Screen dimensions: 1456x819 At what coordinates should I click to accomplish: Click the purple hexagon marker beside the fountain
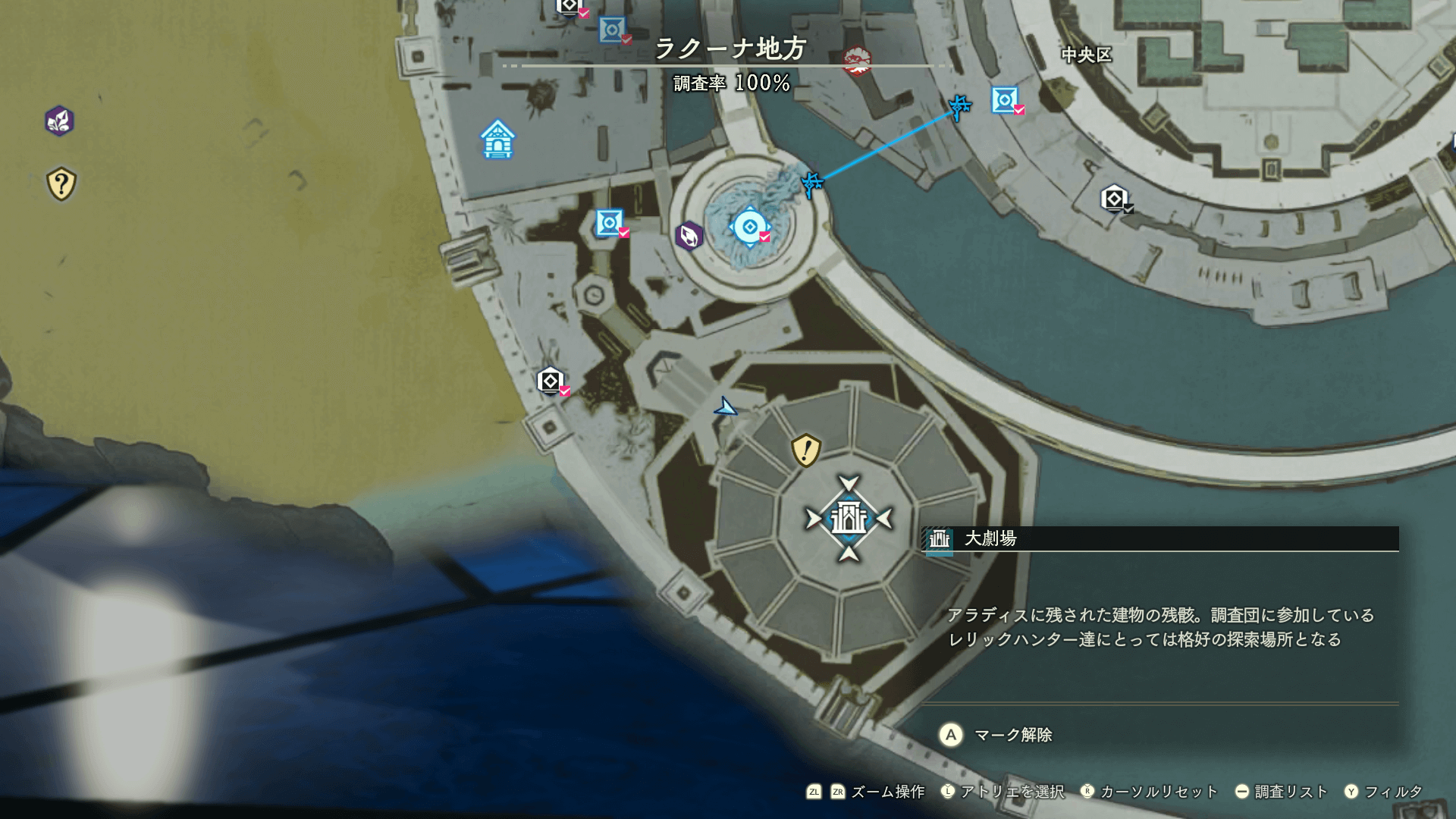689,236
